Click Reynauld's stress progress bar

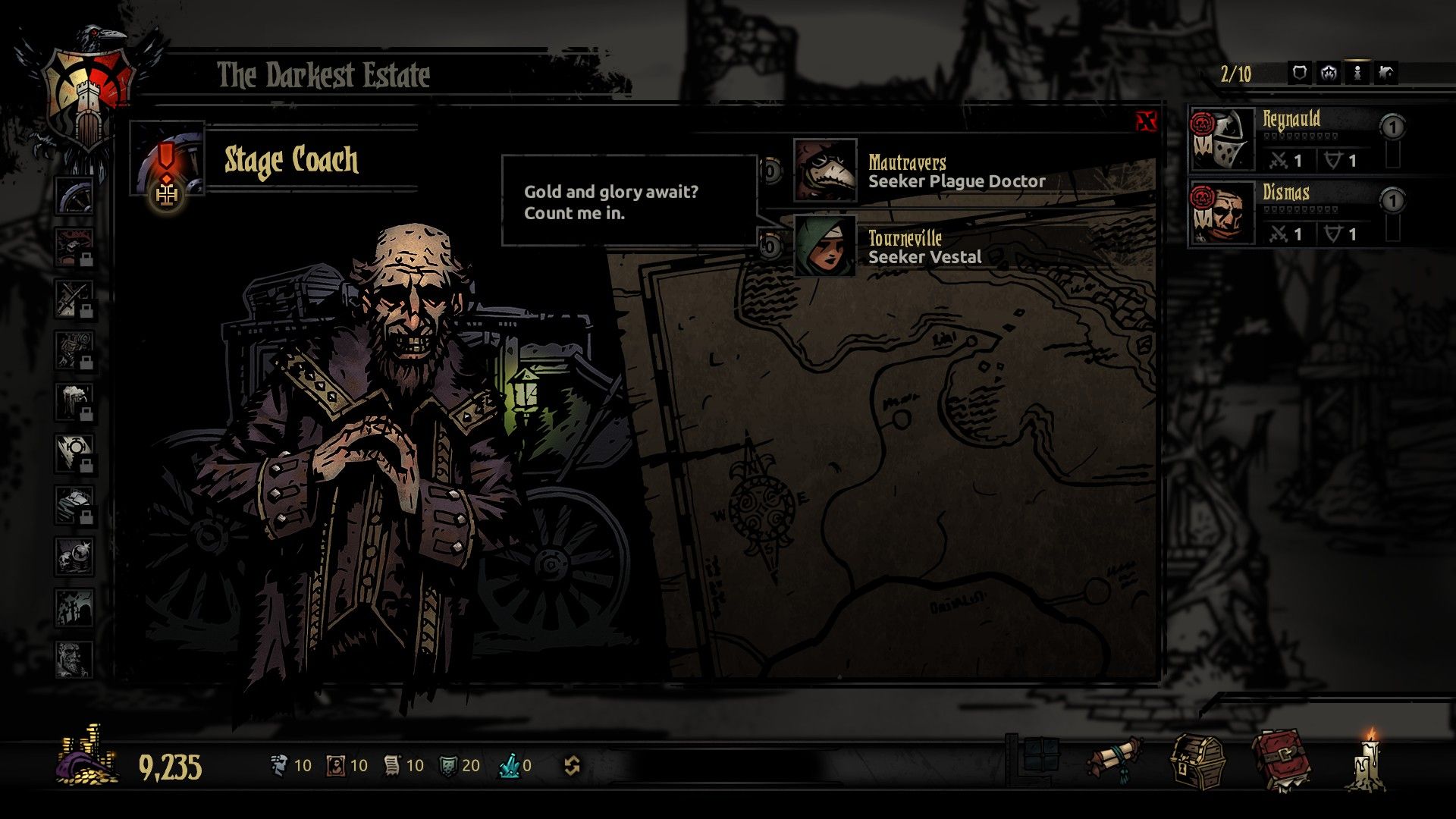pyautogui.click(x=1301, y=136)
